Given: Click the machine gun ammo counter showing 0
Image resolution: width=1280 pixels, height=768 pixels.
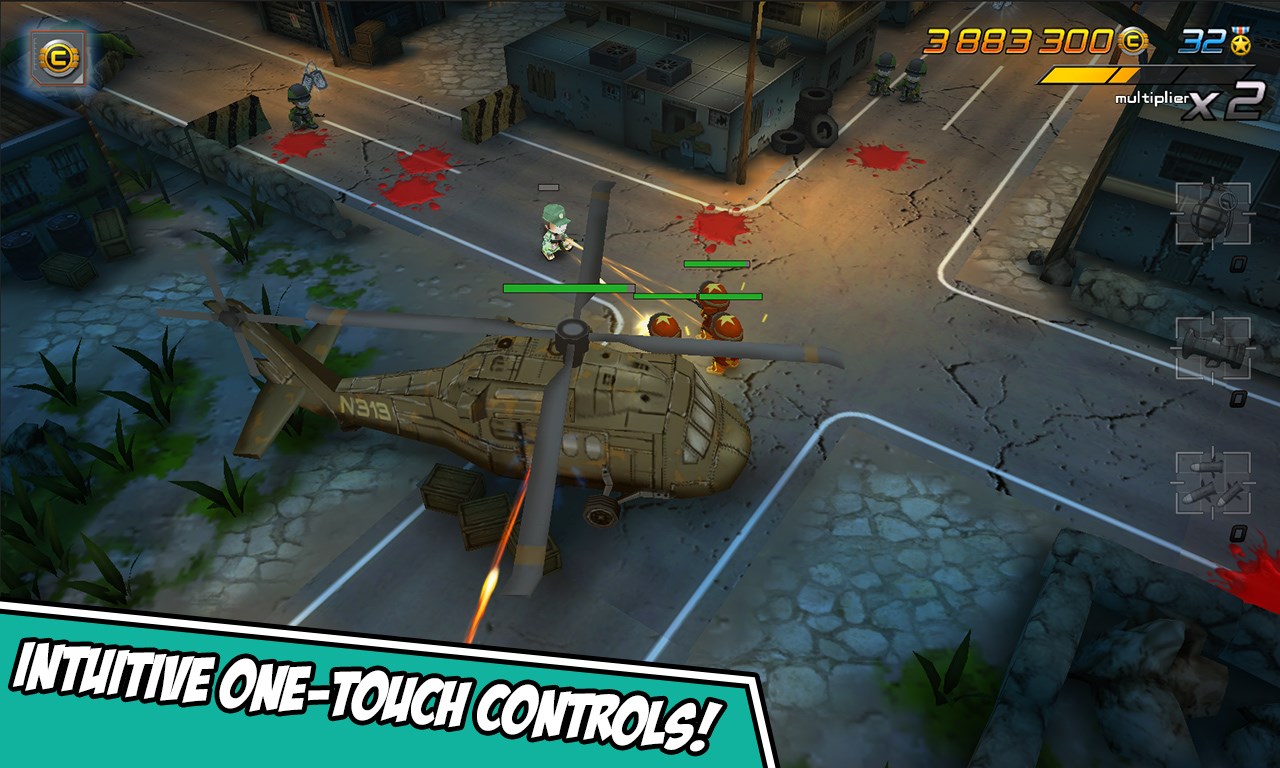Looking at the screenshot, I should pos(1238,397).
